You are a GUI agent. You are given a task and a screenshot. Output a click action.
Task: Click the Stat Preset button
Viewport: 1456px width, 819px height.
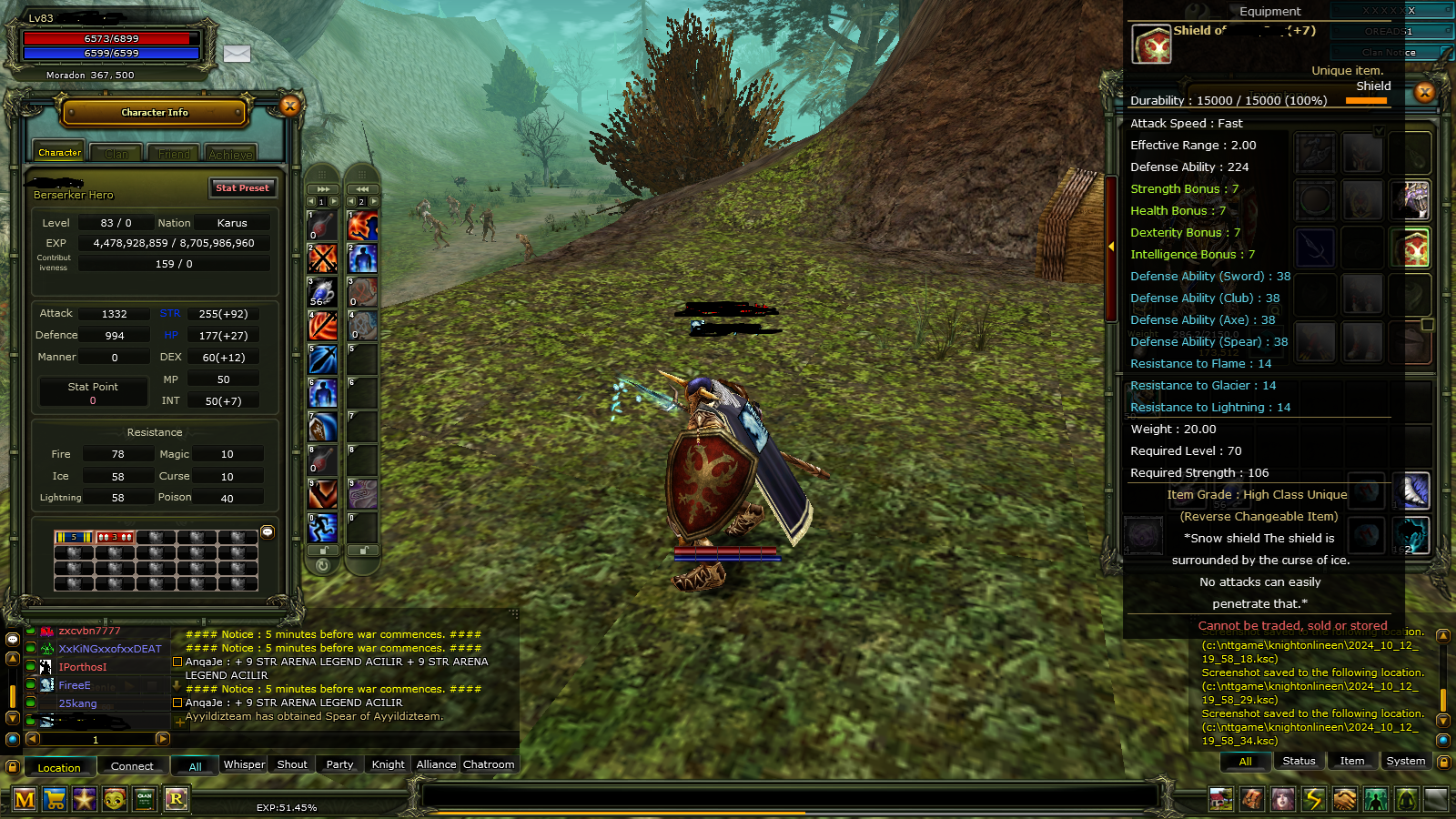click(x=242, y=187)
